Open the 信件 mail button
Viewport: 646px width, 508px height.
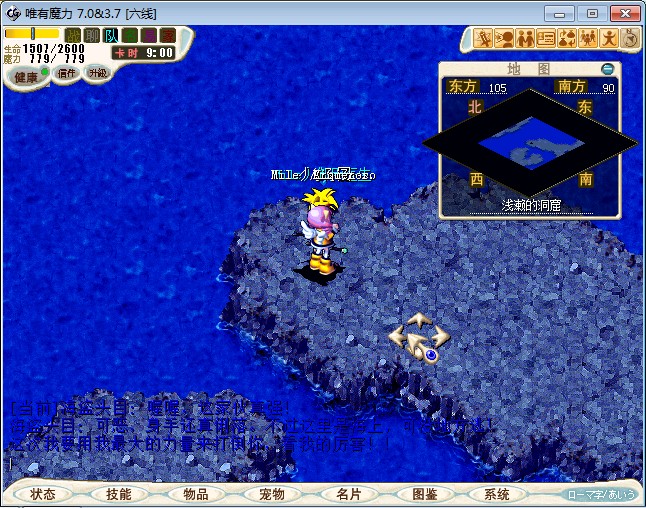pyautogui.click(x=67, y=73)
